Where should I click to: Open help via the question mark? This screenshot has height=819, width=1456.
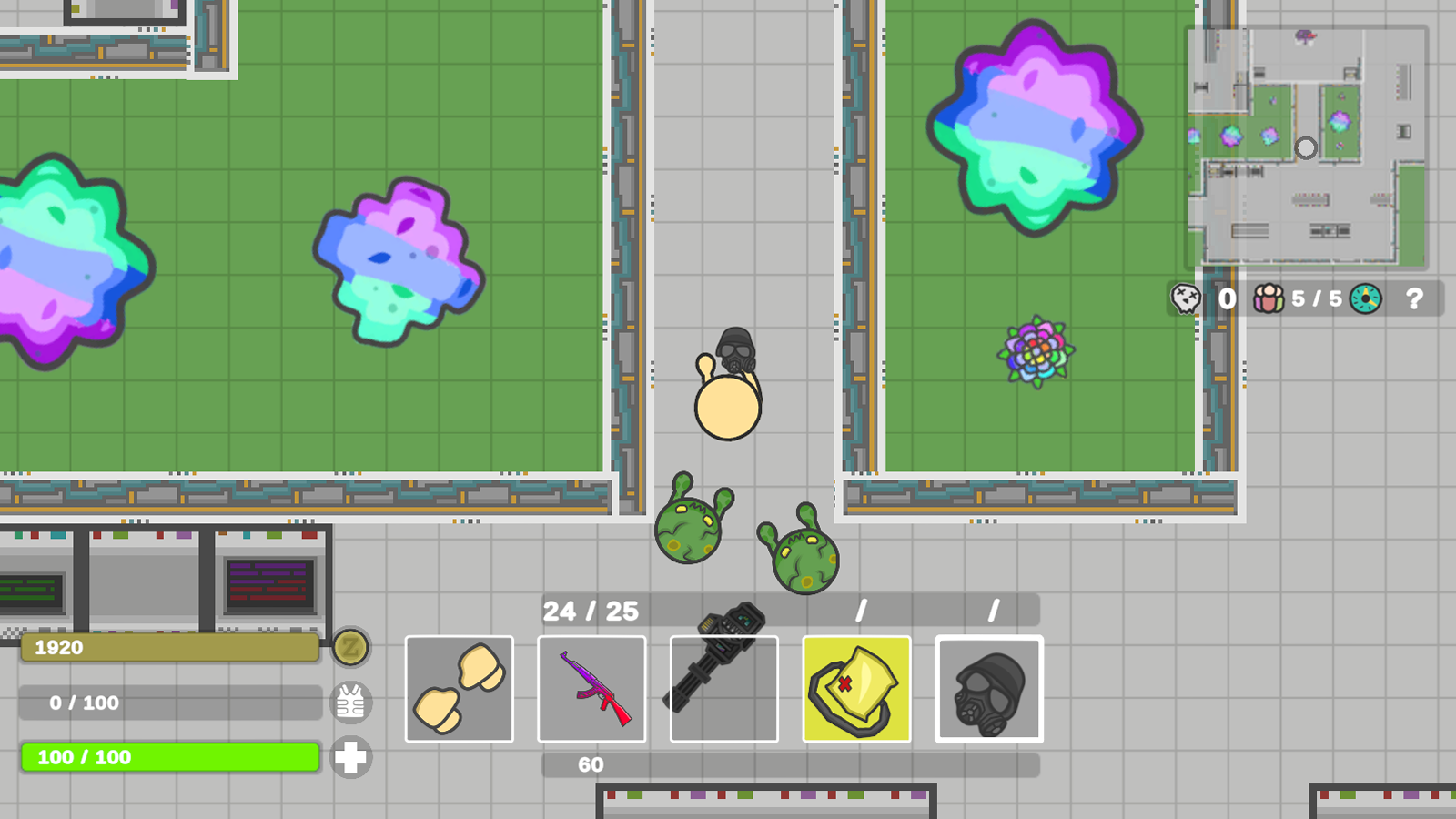click(x=1415, y=299)
